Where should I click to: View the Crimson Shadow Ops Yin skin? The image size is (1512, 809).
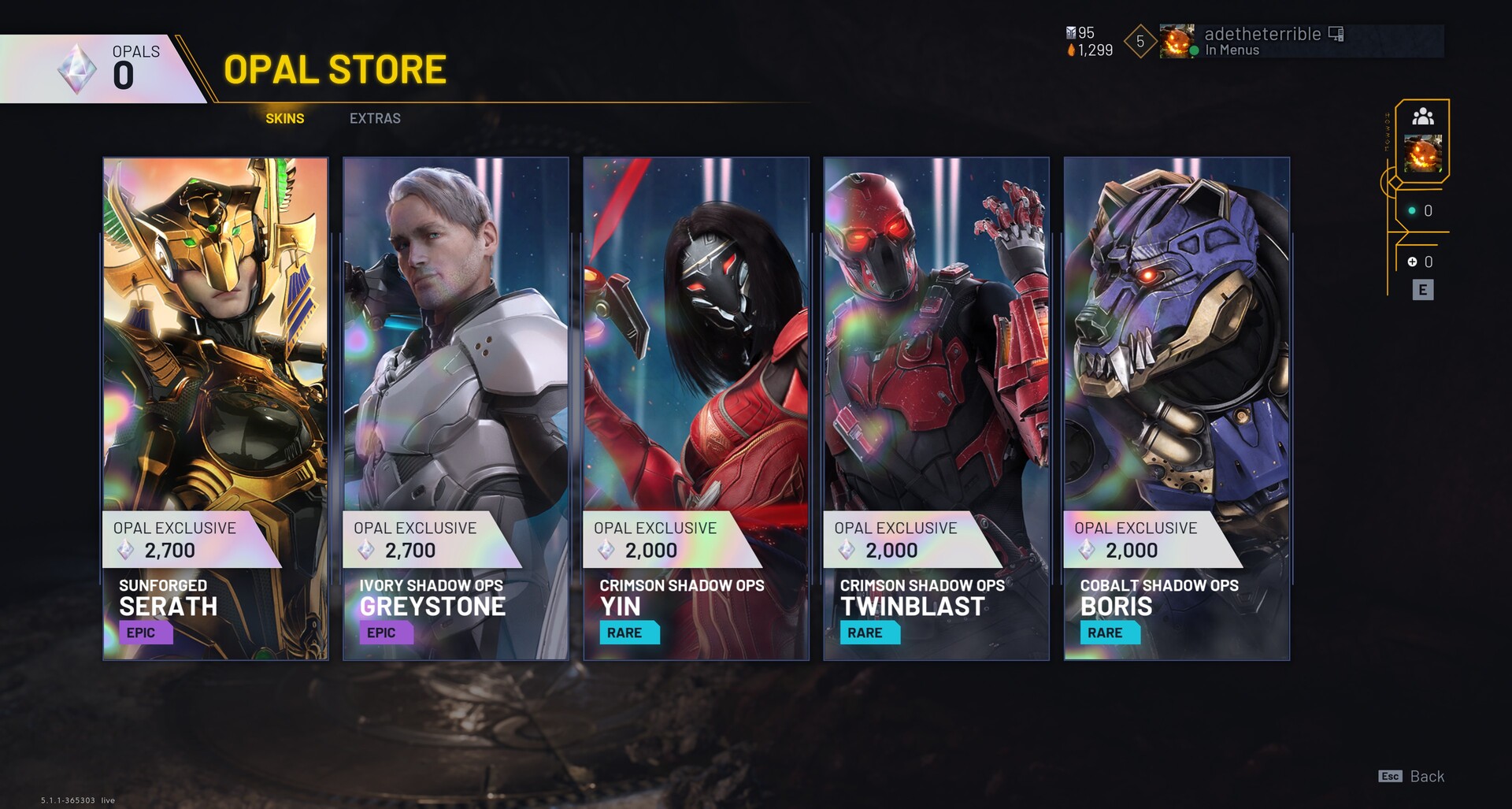pos(696,408)
